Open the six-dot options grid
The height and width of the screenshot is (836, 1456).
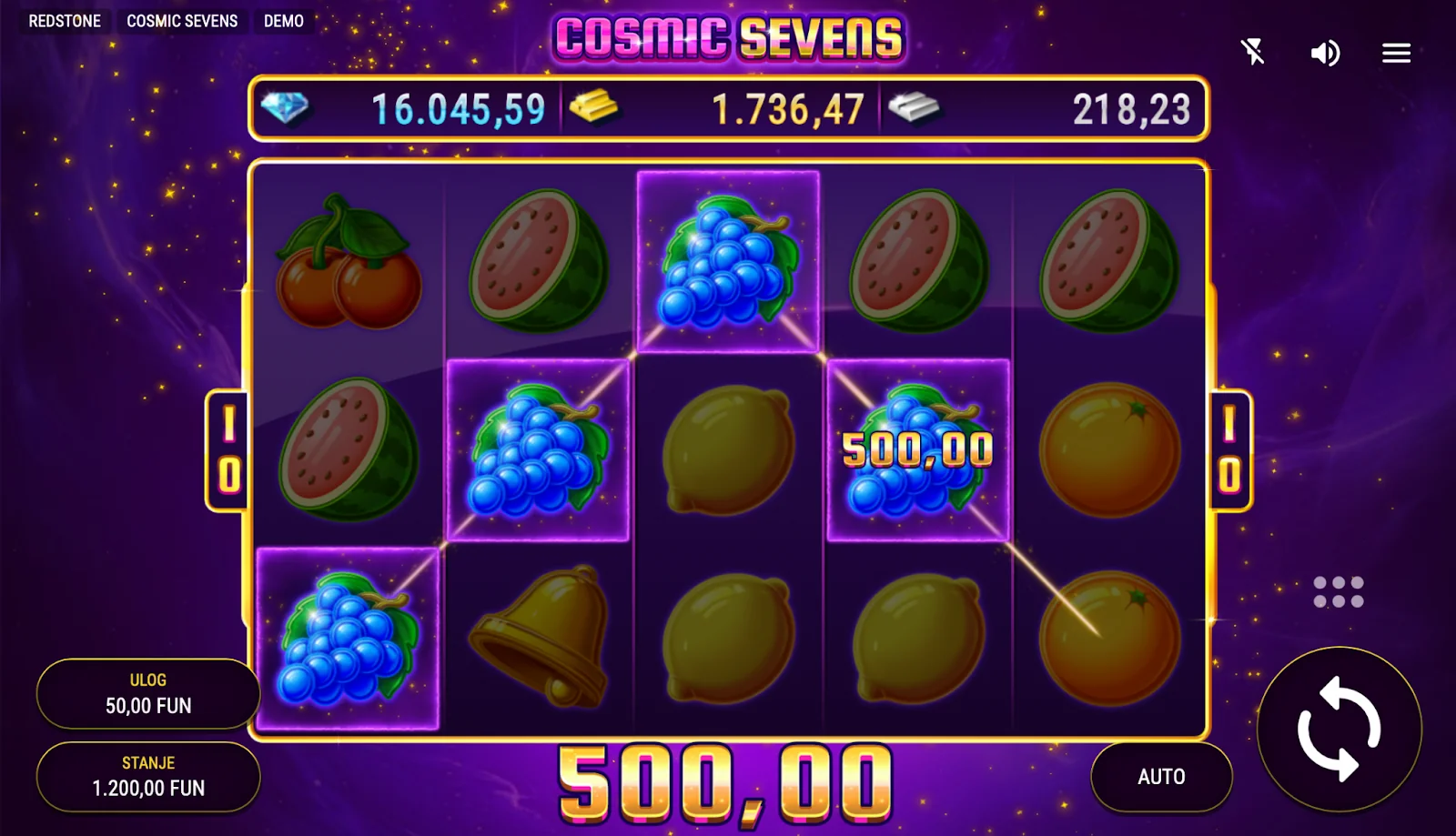coord(1338,592)
